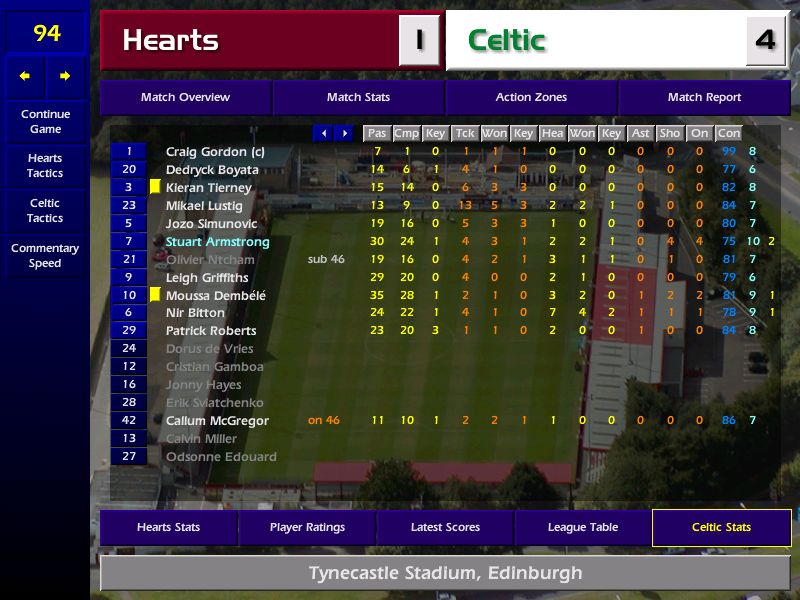Continue the game
The width and height of the screenshot is (800, 600).
tap(45, 121)
